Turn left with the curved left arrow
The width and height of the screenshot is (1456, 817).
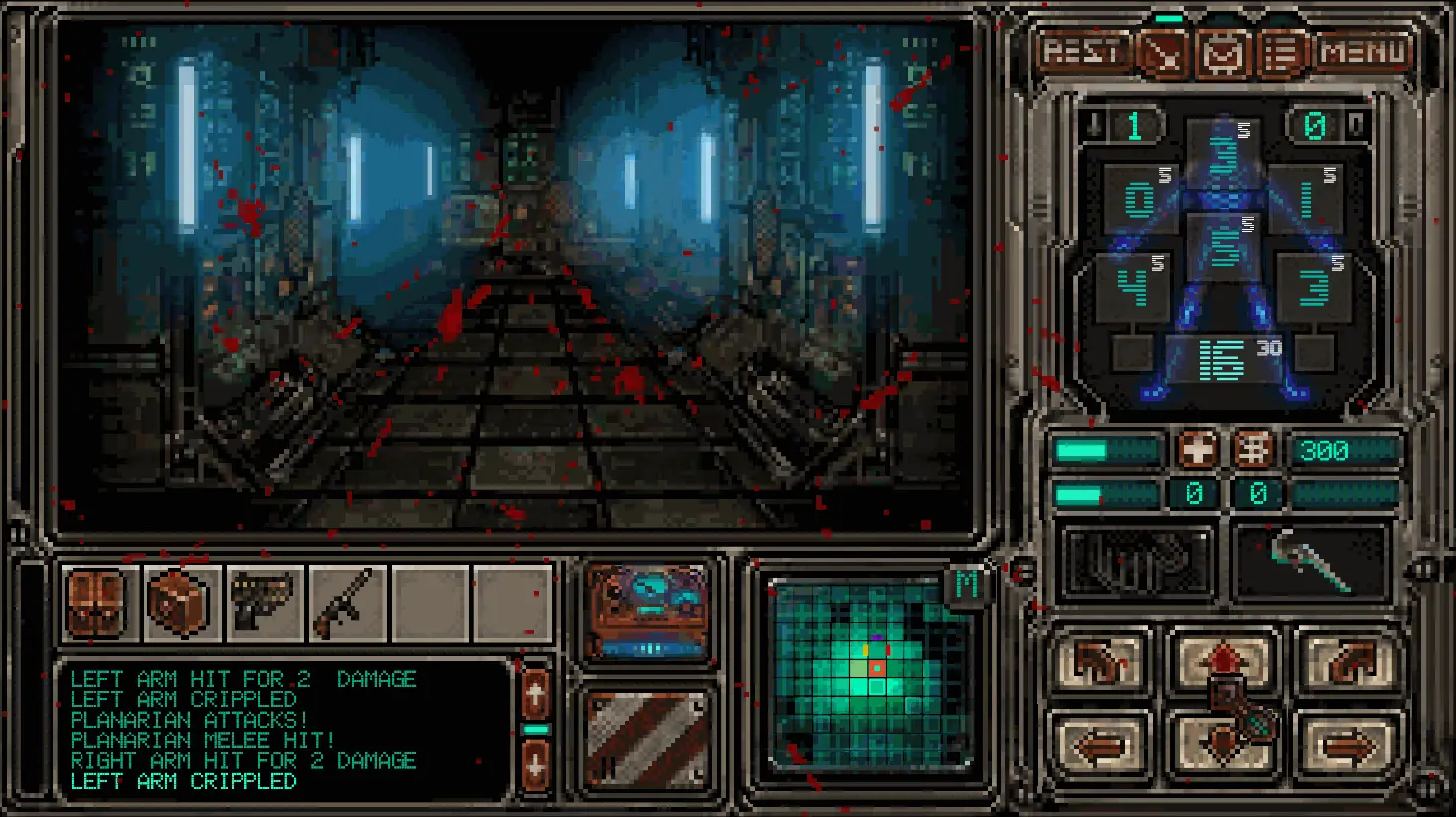pyautogui.click(x=1100, y=661)
